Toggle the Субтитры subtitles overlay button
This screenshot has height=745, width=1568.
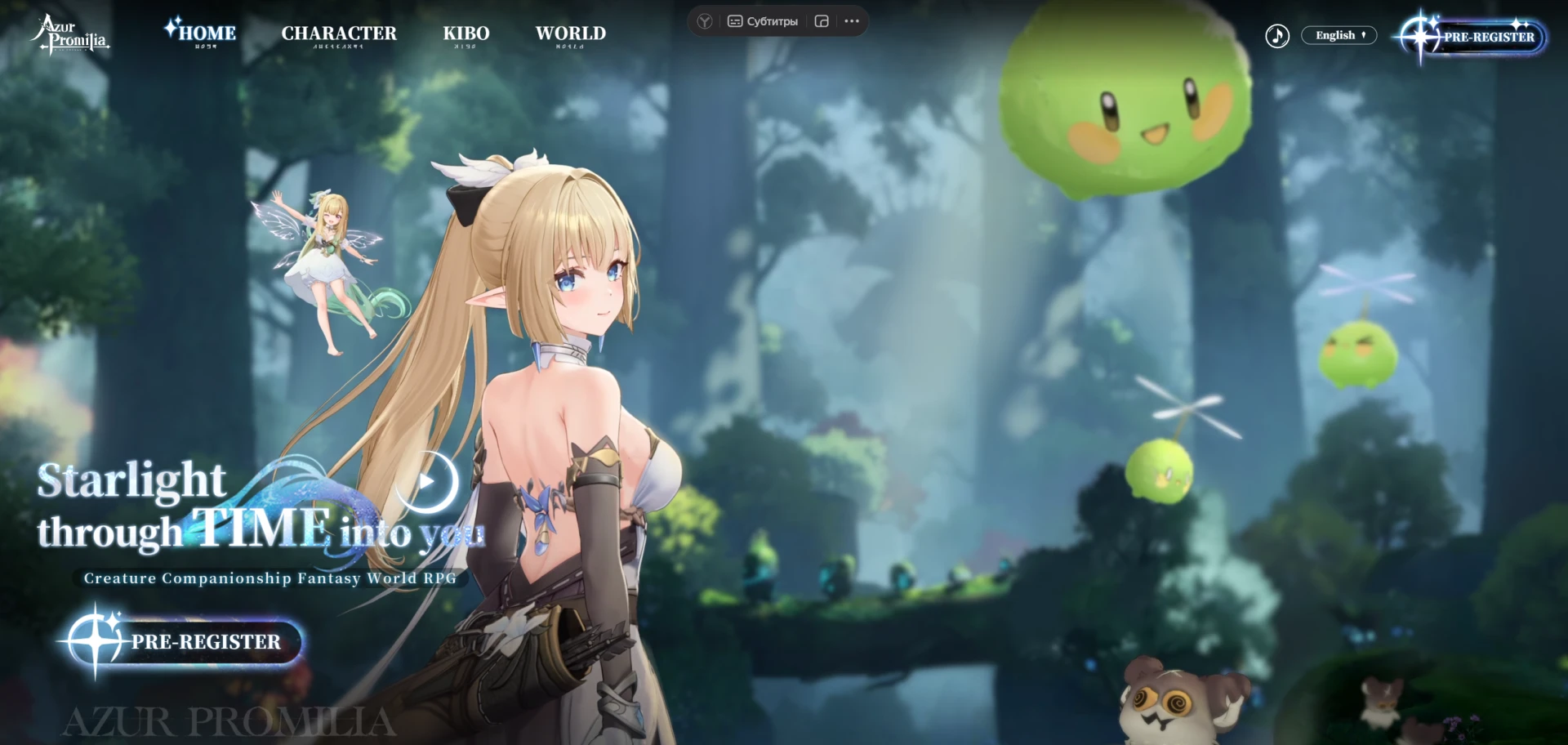tap(763, 21)
